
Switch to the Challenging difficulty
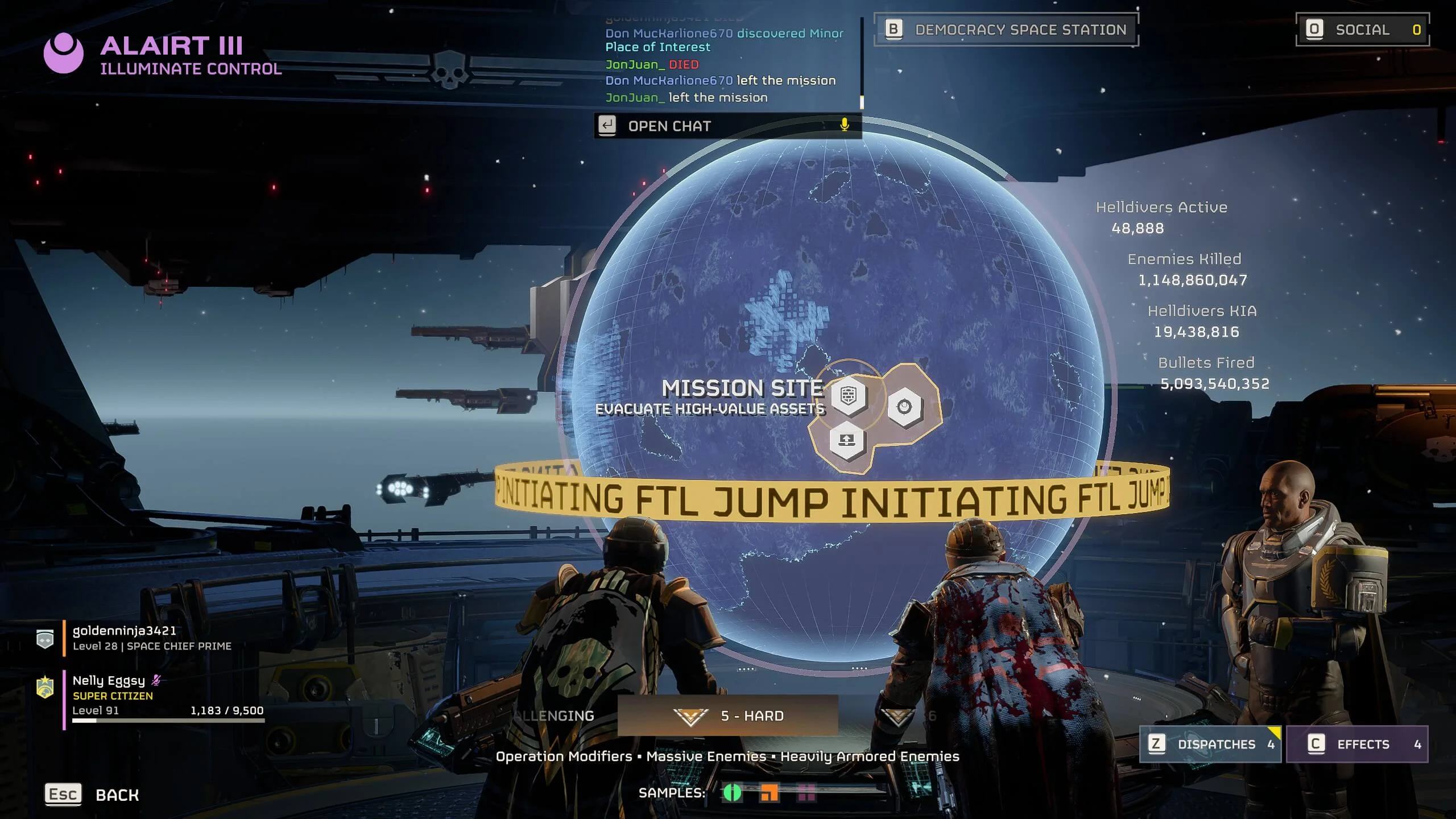point(555,715)
